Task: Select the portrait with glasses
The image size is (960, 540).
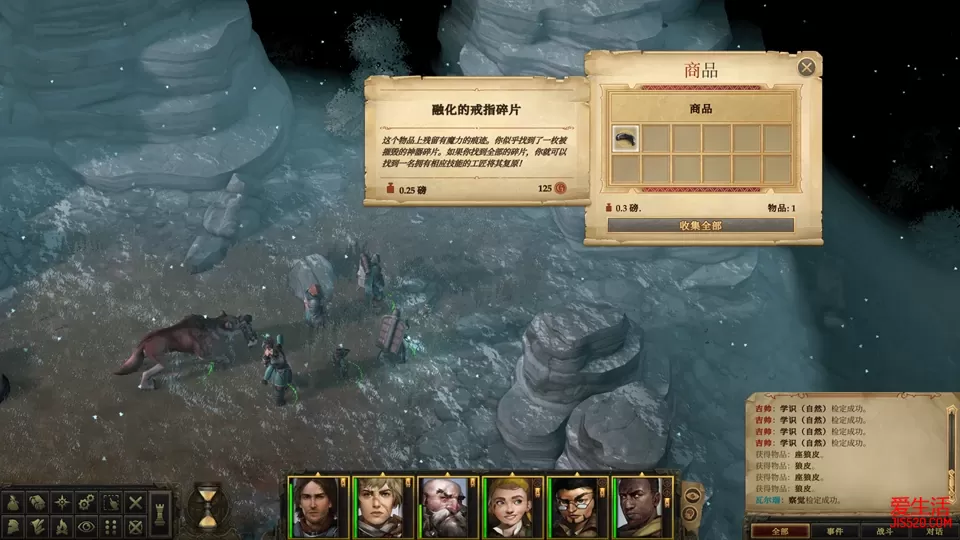Action: [576, 503]
